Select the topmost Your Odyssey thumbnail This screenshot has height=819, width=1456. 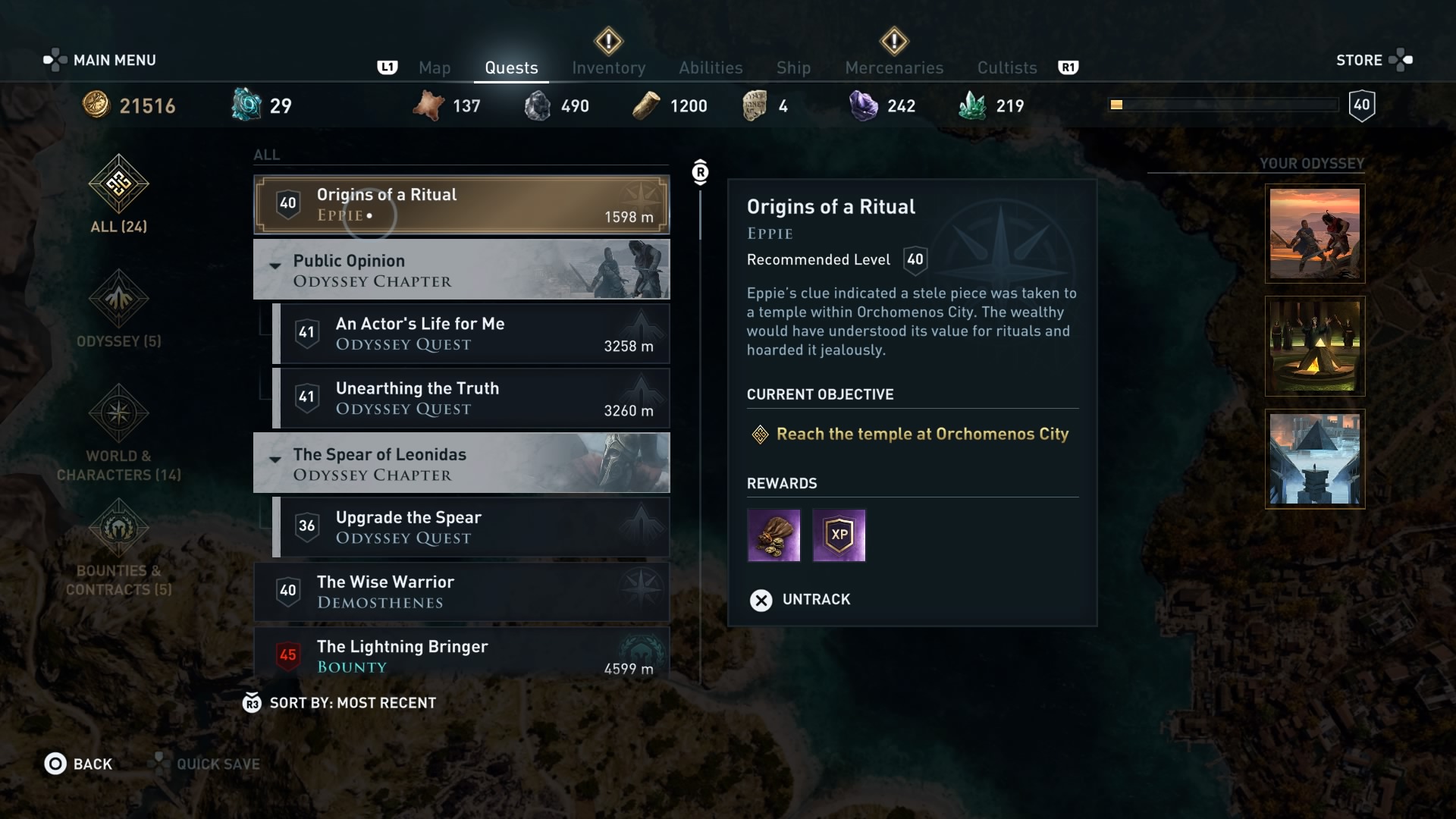(x=1314, y=234)
